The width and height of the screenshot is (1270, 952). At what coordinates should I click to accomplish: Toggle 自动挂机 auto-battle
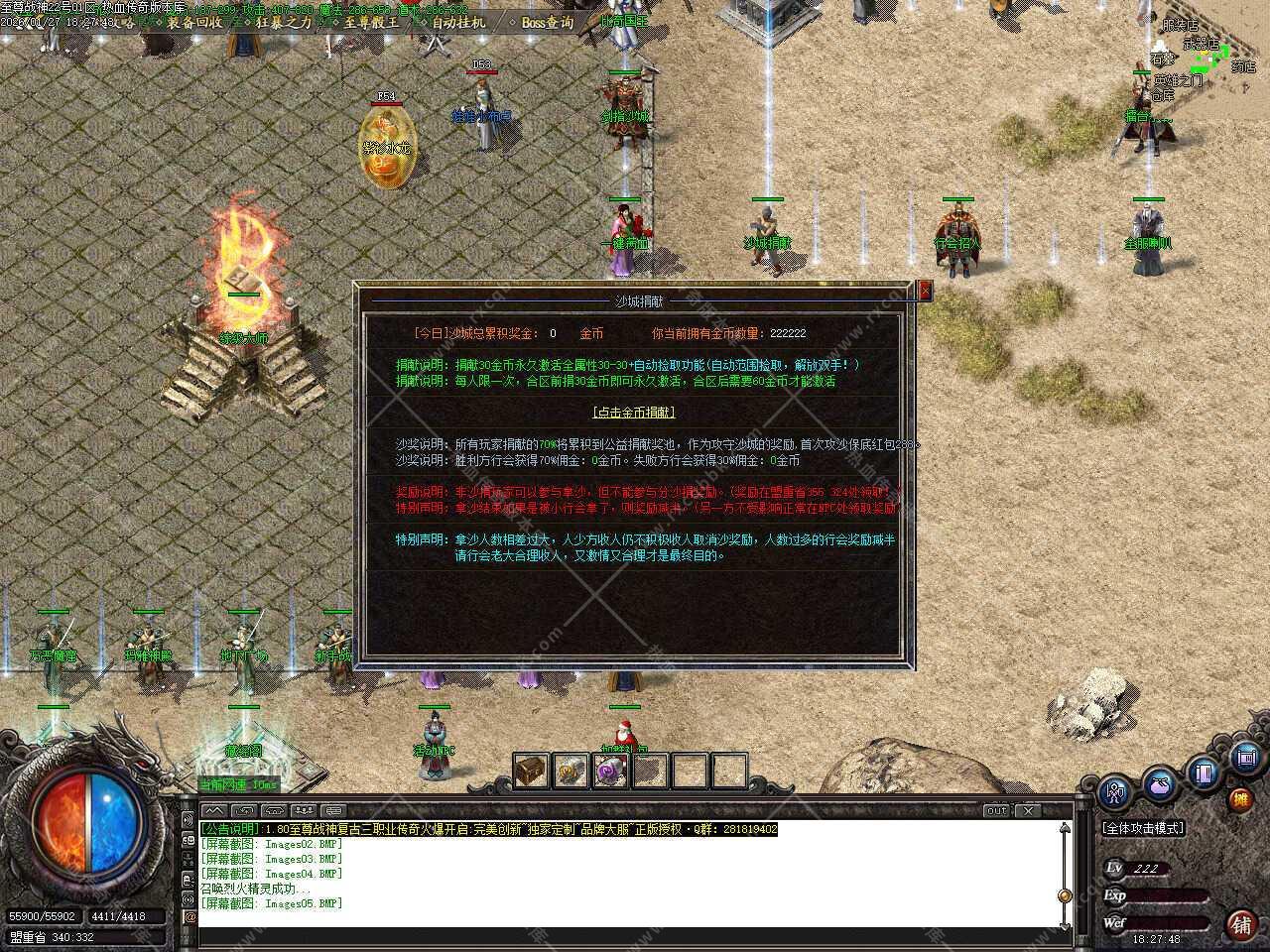click(x=457, y=22)
